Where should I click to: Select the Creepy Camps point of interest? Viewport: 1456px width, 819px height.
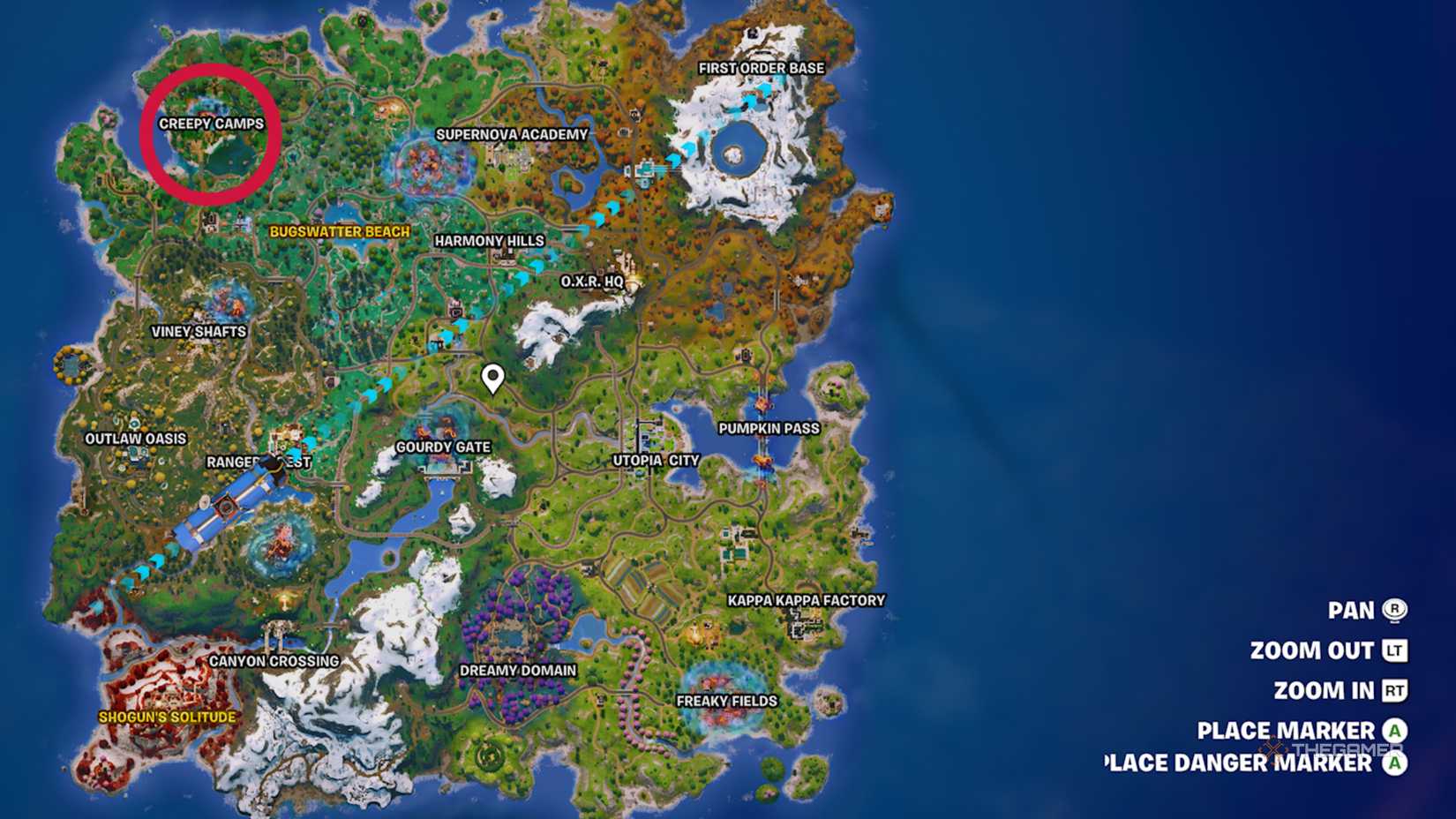(x=211, y=124)
